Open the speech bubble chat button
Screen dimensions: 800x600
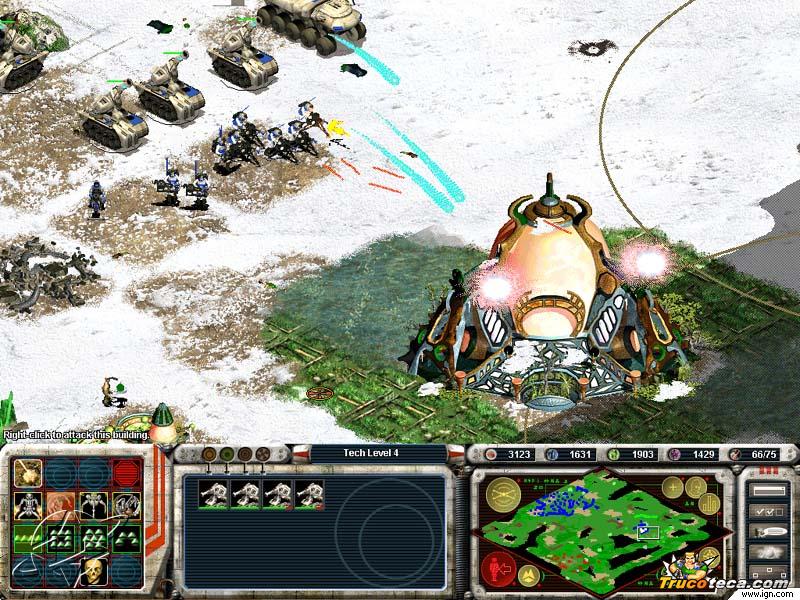click(x=767, y=532)
